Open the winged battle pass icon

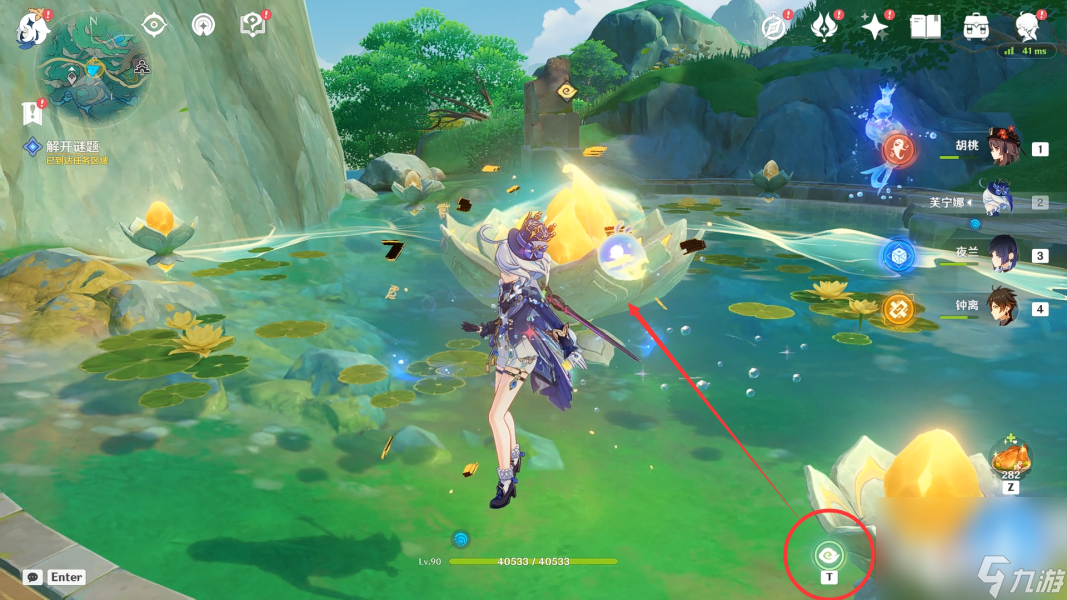823,27
